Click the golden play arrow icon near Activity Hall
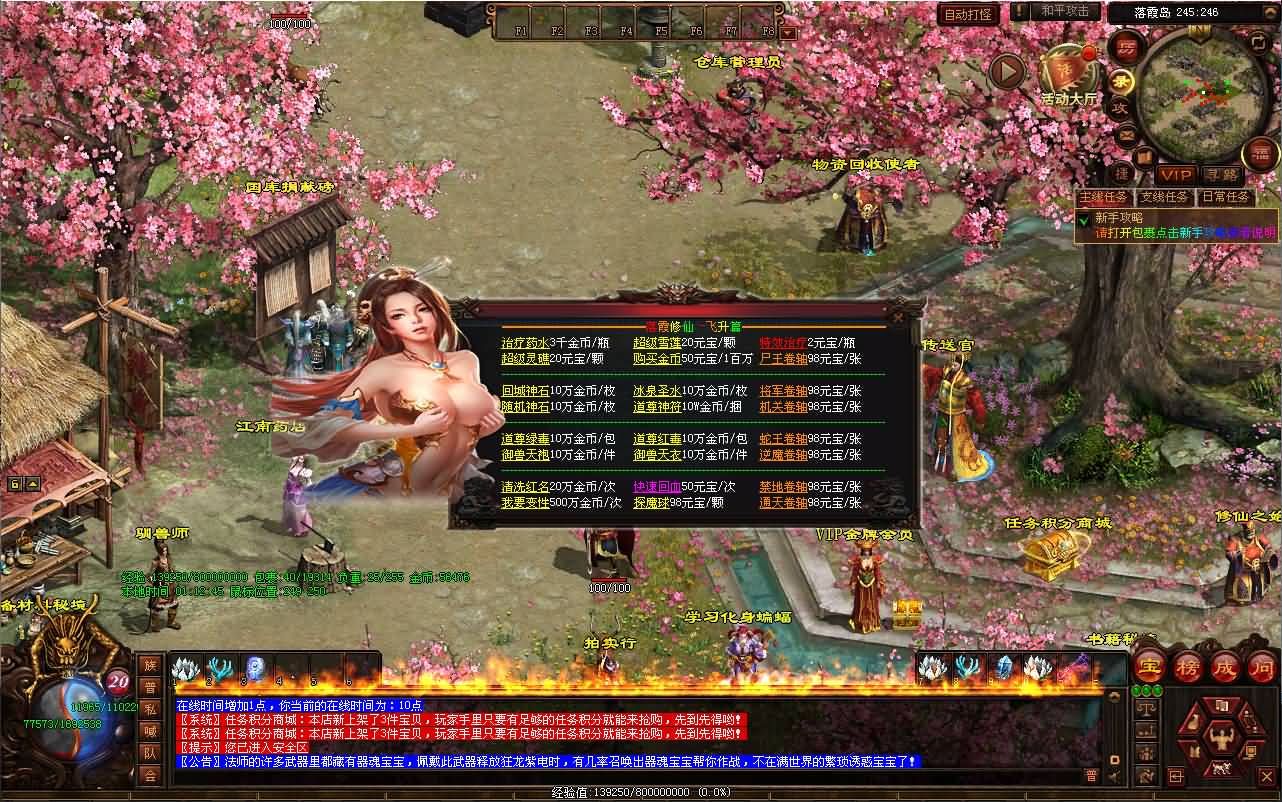The width and height of the screenshot is (1282, 802). click(1008, 72)
